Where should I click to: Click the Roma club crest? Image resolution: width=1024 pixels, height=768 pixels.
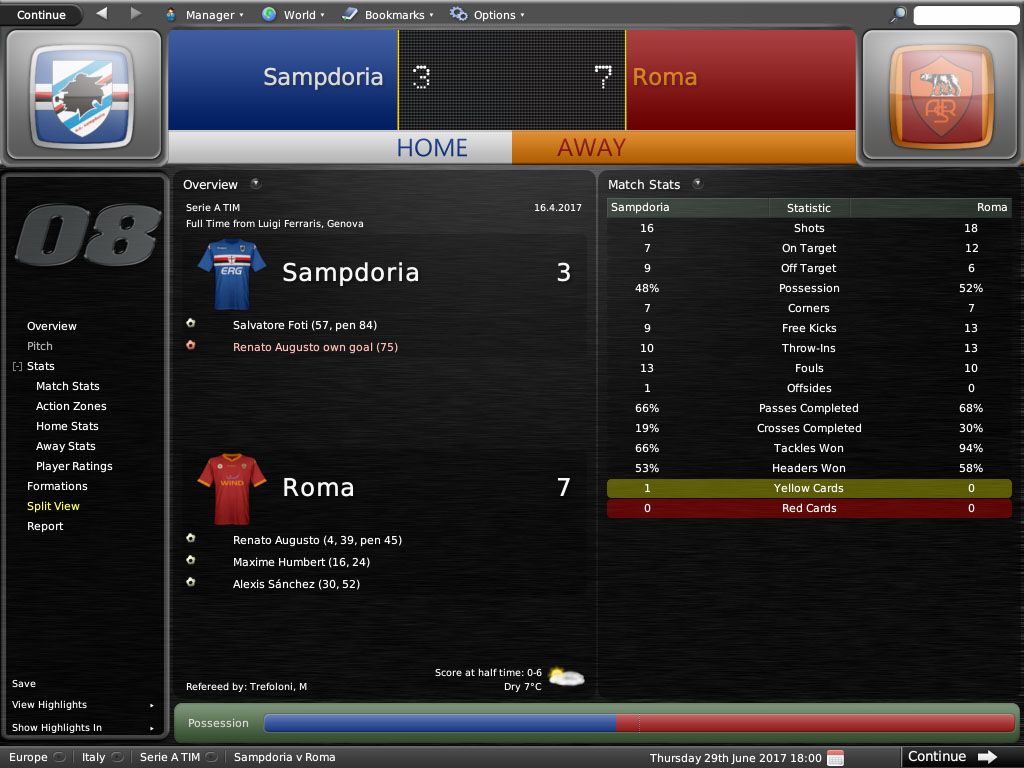pyautogui.click(x=940, y=95)
